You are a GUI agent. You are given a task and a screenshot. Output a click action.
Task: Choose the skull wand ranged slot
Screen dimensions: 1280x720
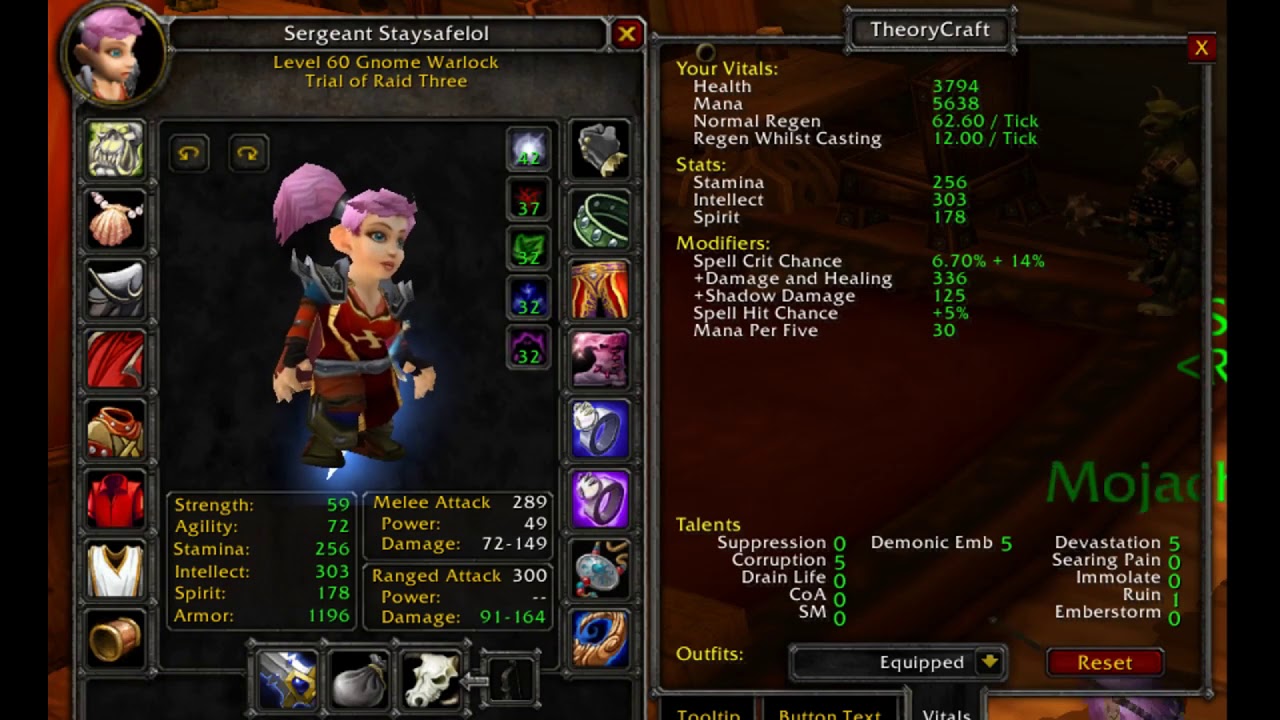431,679
